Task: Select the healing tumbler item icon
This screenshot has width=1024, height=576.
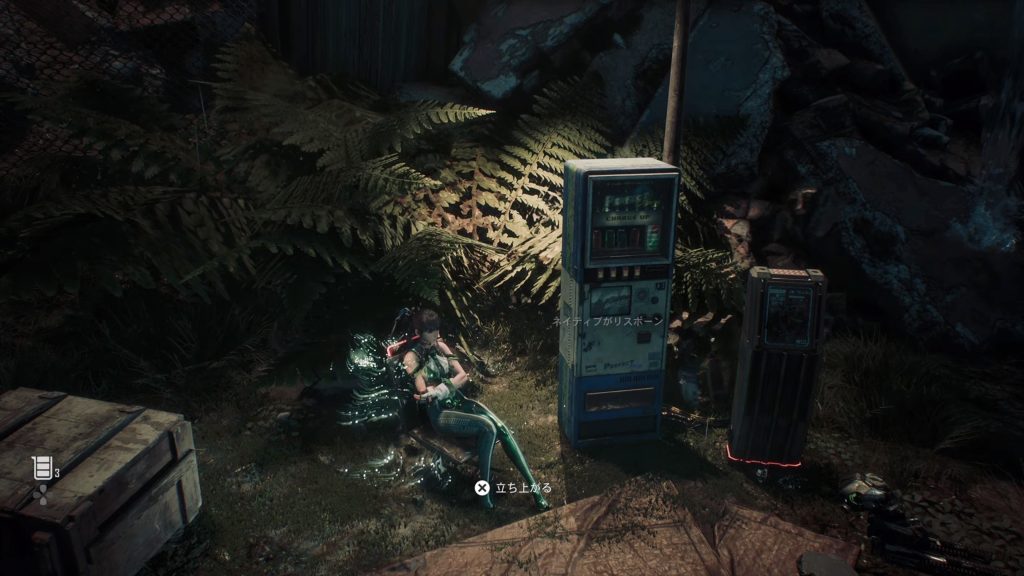Action: 41,467
